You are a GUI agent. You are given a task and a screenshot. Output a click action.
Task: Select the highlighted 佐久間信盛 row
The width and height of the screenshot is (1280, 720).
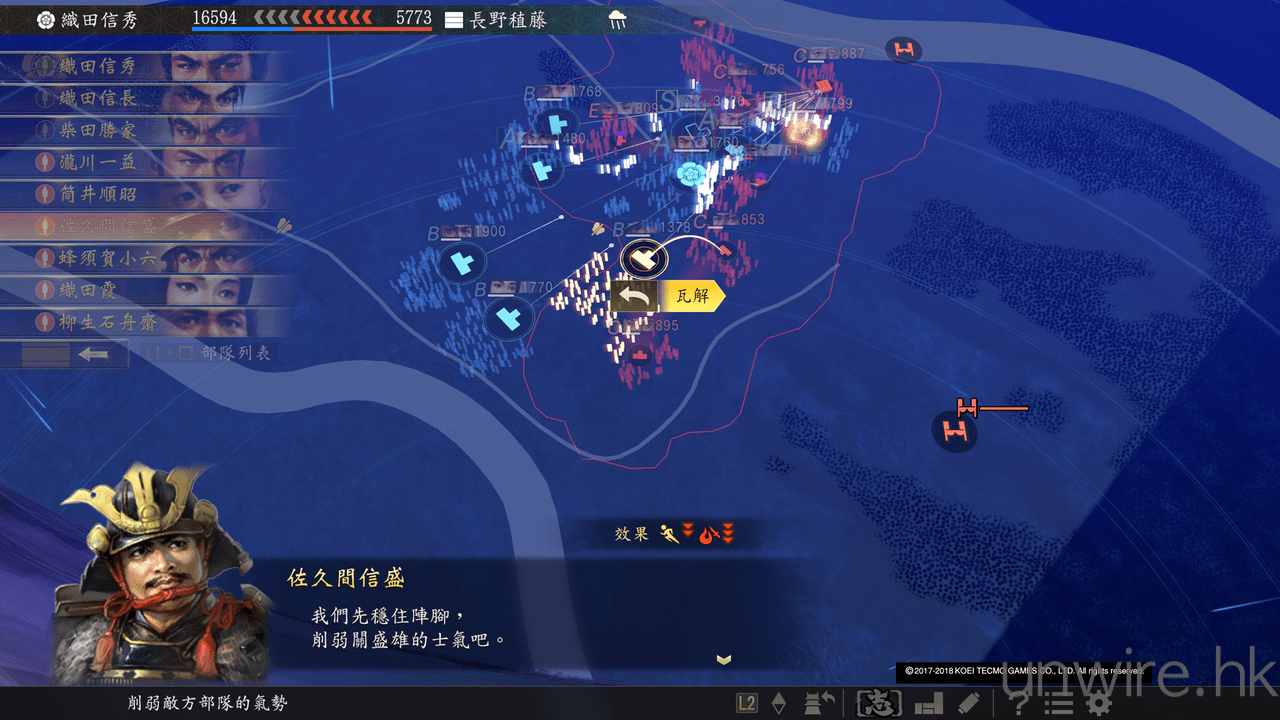(140, 227)
